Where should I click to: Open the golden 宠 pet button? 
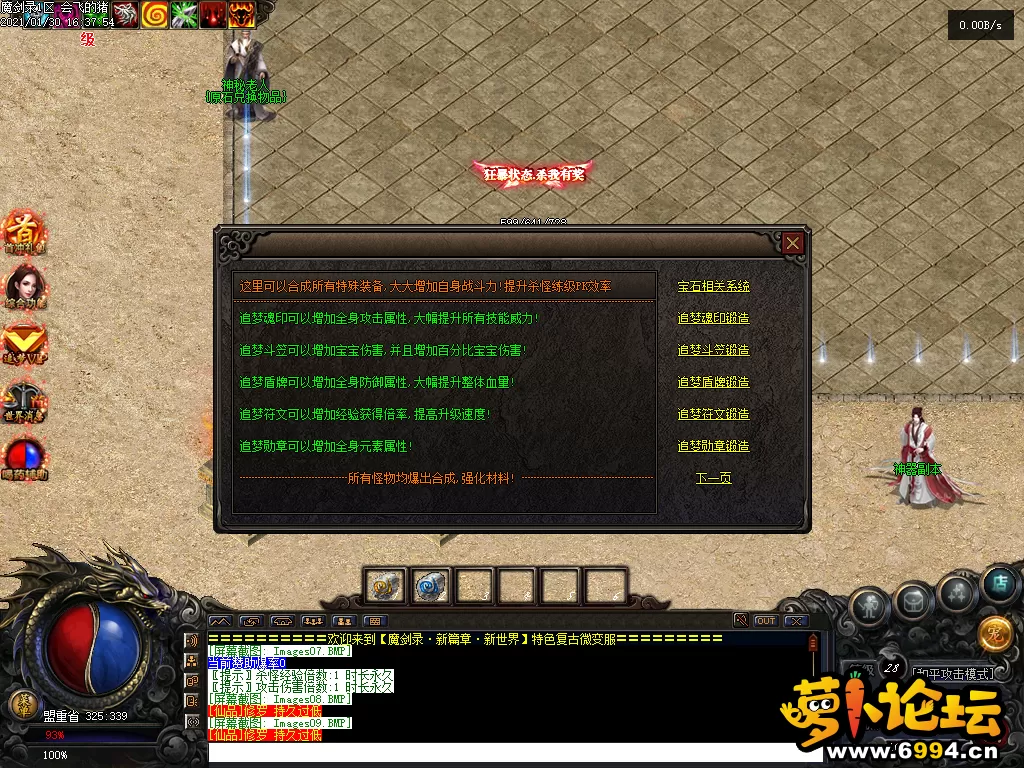(x=995, y=632)
